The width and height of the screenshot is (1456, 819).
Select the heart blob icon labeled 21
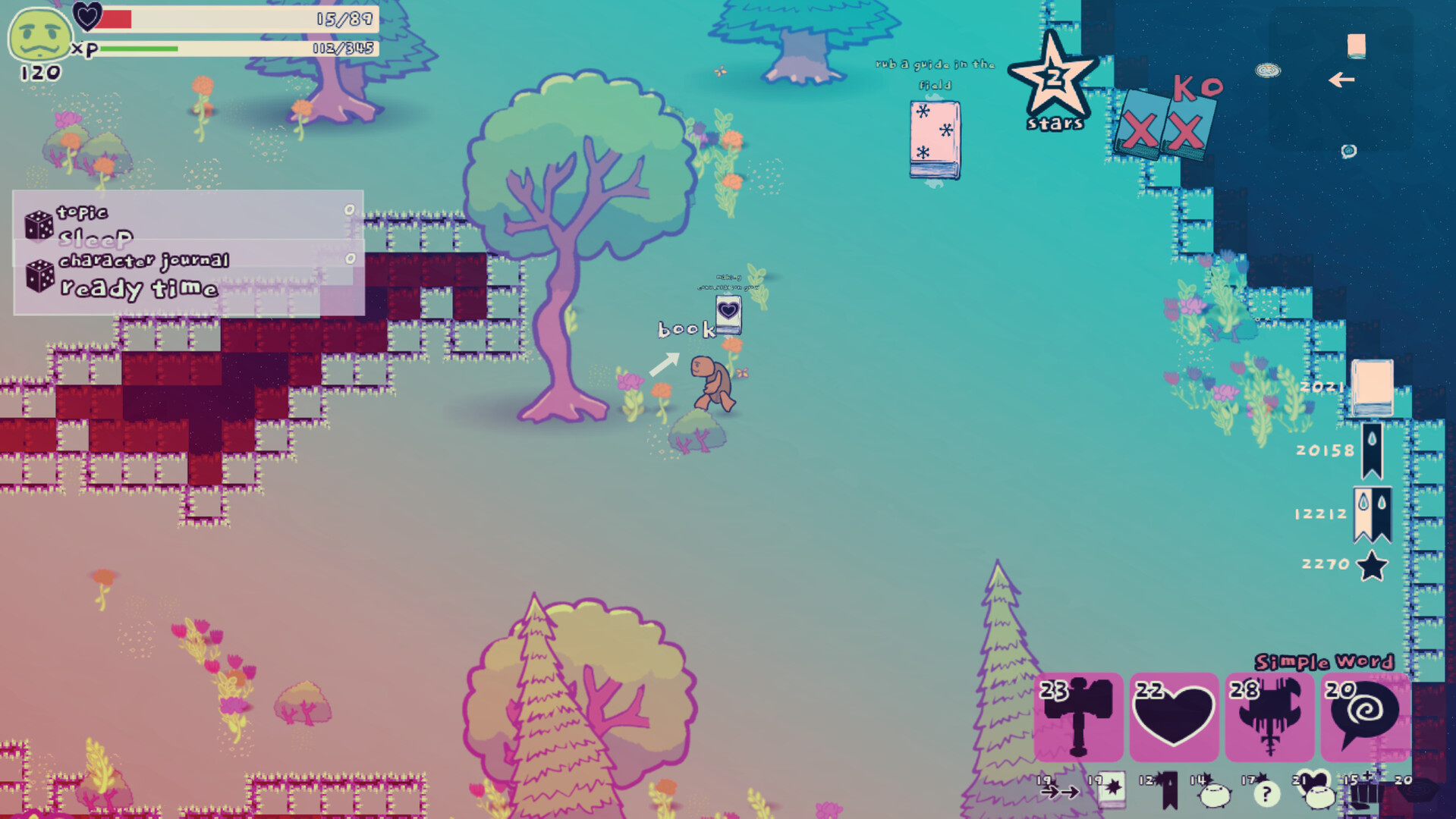(1322, 796)
